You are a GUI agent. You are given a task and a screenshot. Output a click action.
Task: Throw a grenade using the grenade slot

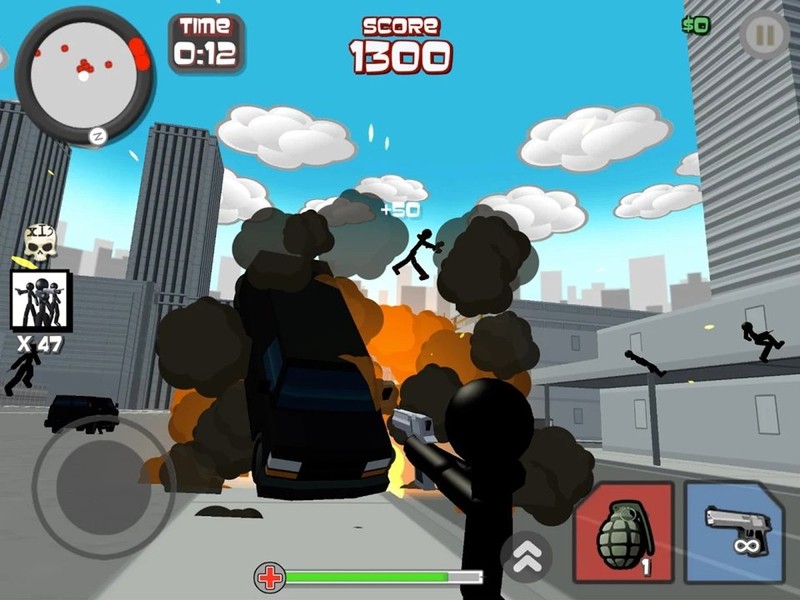click(x=622, y=532)
